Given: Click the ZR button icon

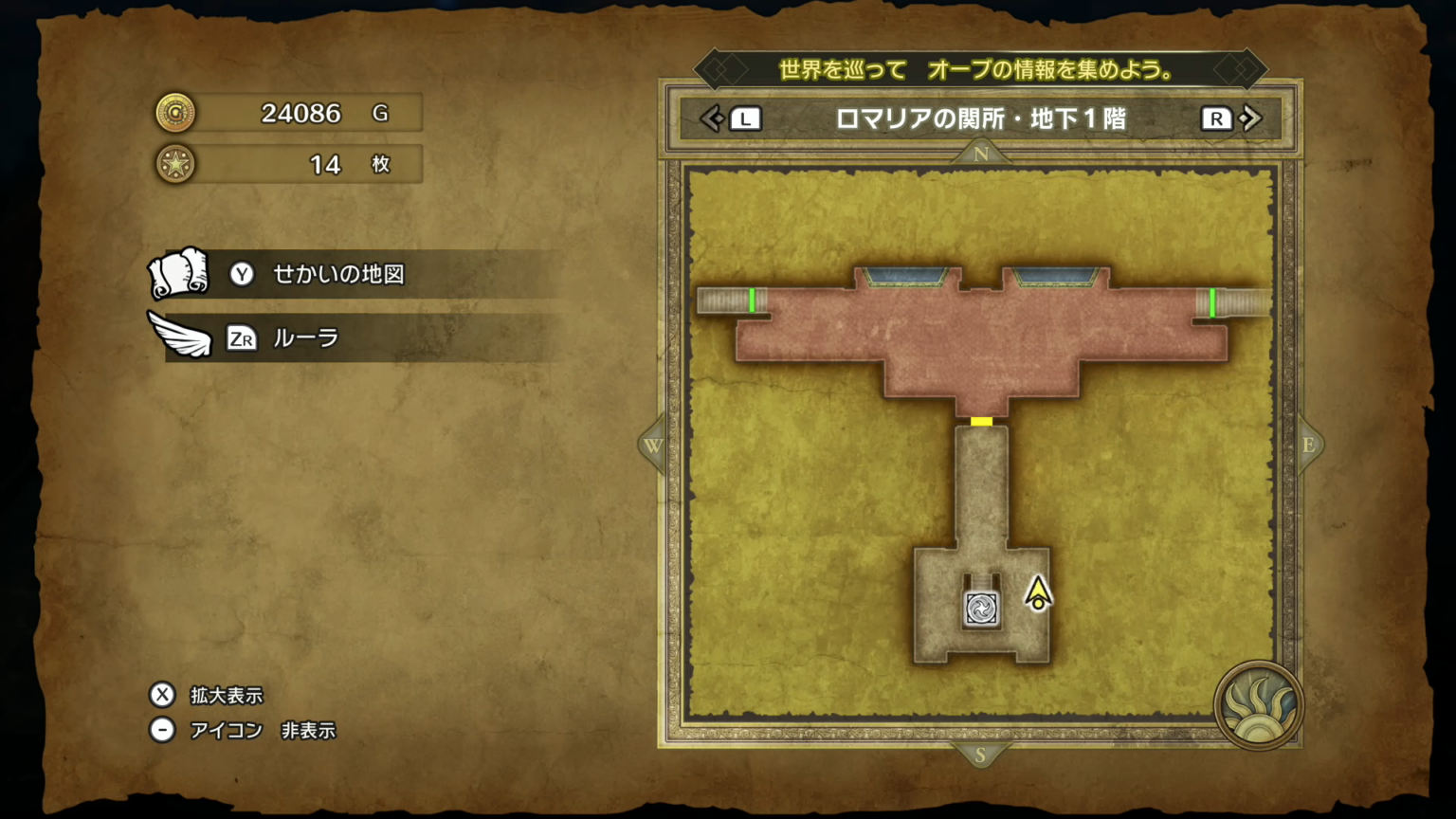Looking at the screenshot, I should pos(242,338).
